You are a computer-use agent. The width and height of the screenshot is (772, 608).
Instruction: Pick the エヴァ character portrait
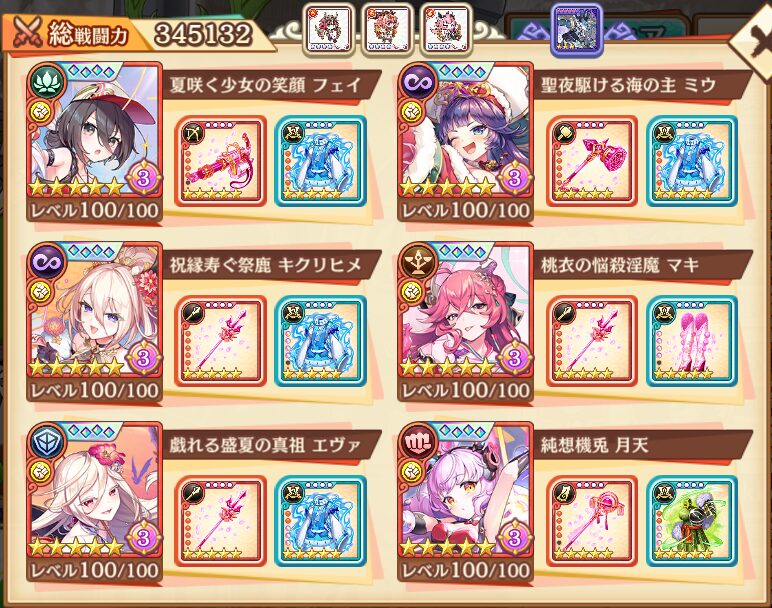(95, 490)
